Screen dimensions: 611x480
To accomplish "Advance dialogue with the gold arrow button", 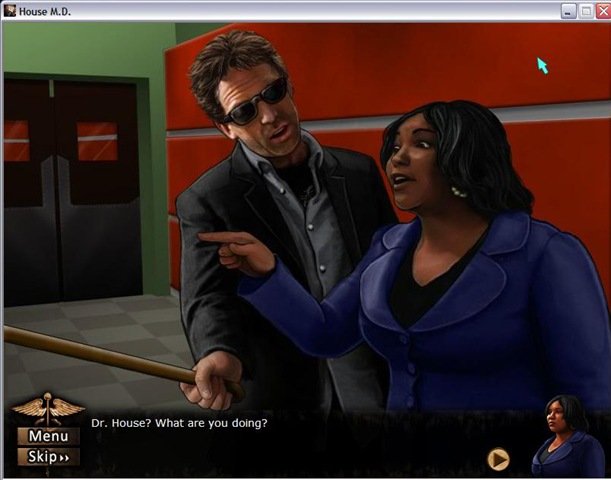I will coord(498,459).
